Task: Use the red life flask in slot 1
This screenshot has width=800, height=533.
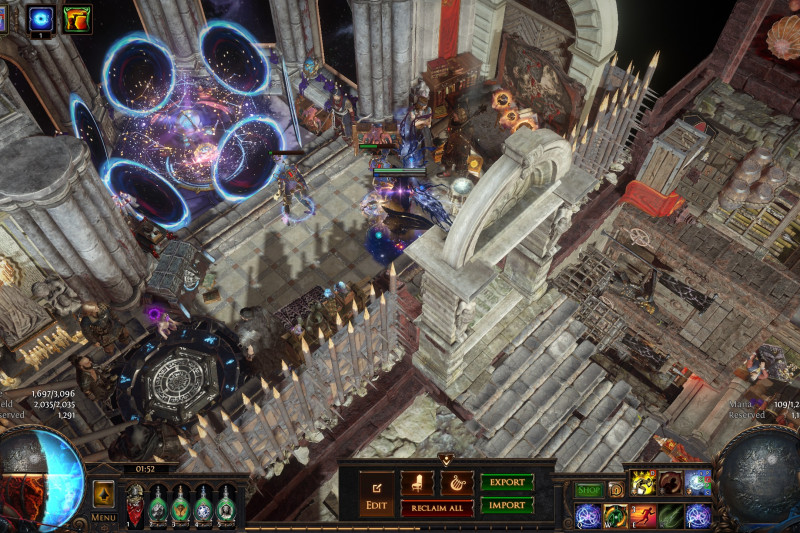Action: (x=136, y=505)
